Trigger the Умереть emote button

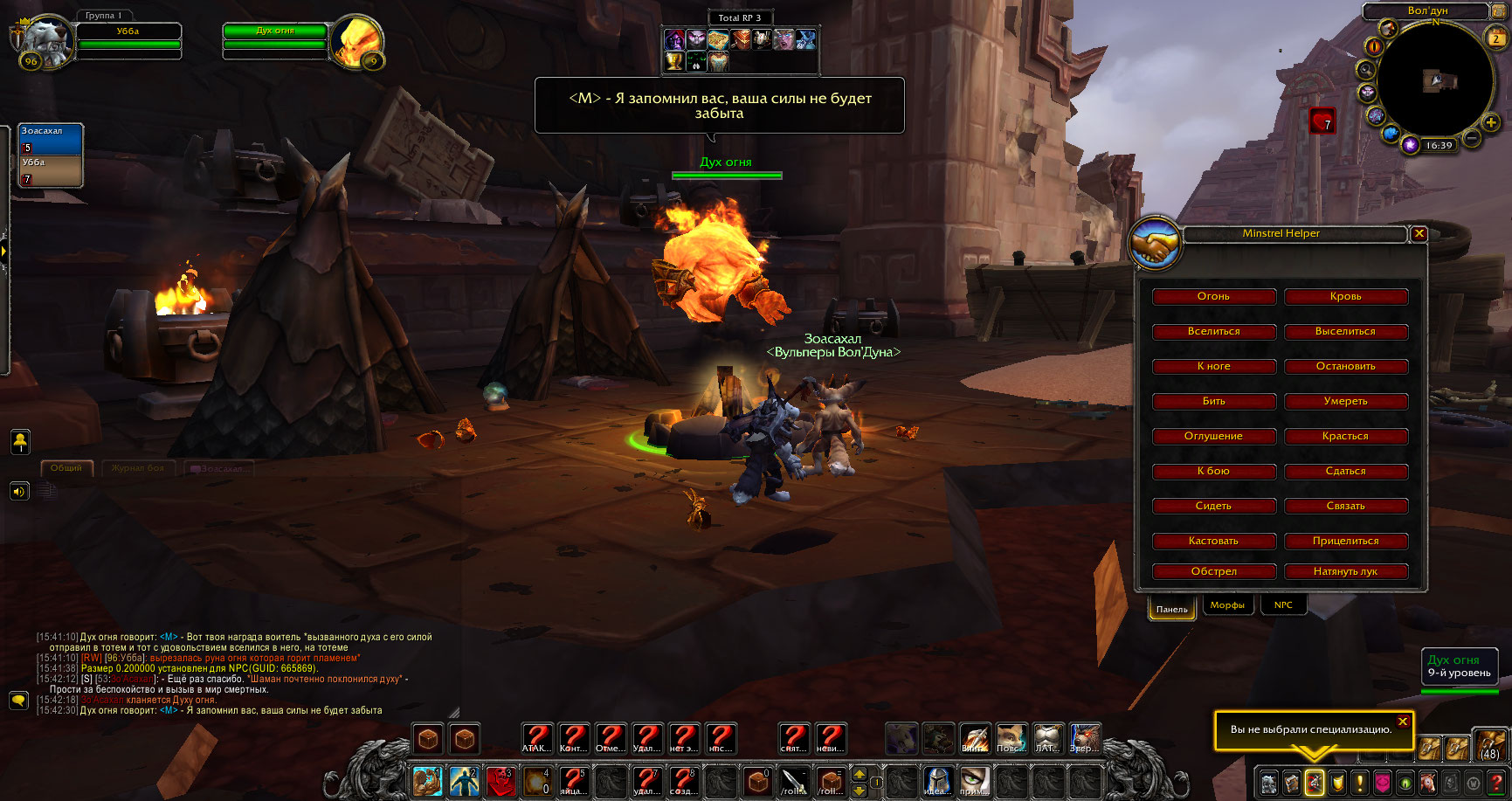(x=1345, y=402)
